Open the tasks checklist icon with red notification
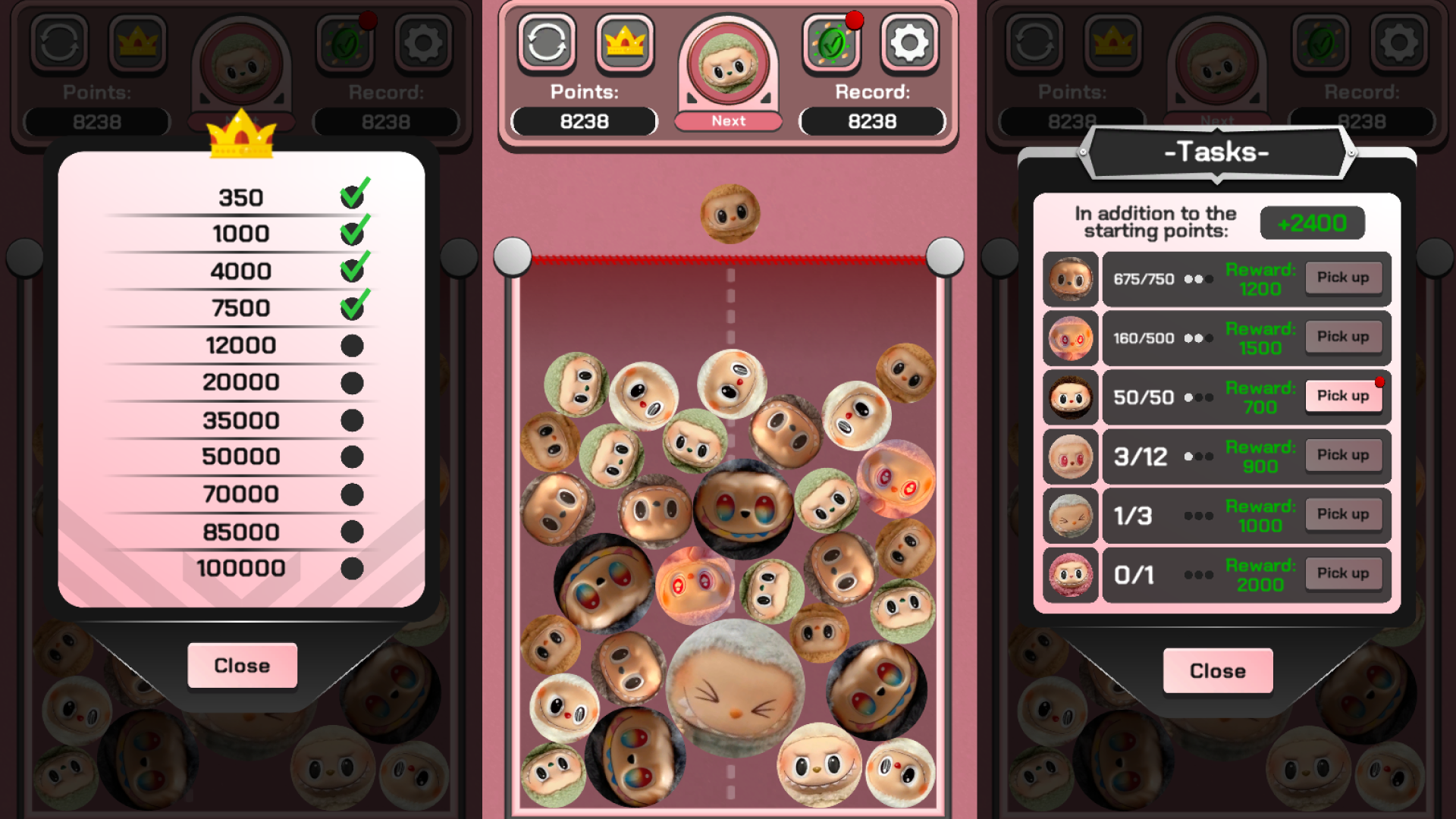 [x=832, y=43]
